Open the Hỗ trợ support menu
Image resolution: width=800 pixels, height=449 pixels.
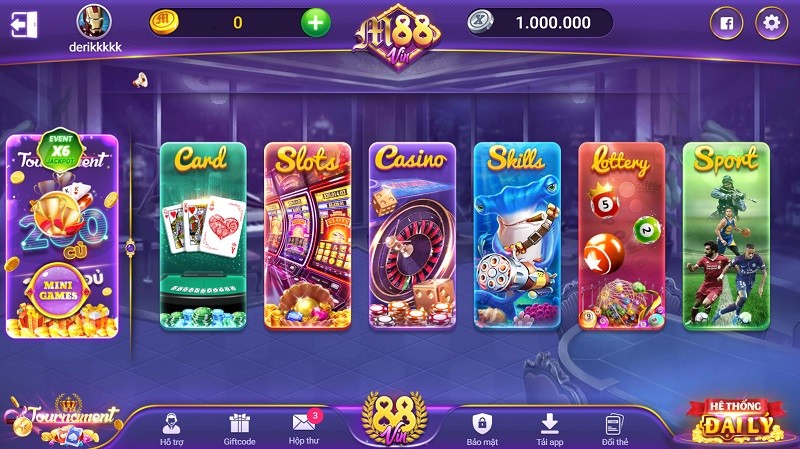click(171, 427)
